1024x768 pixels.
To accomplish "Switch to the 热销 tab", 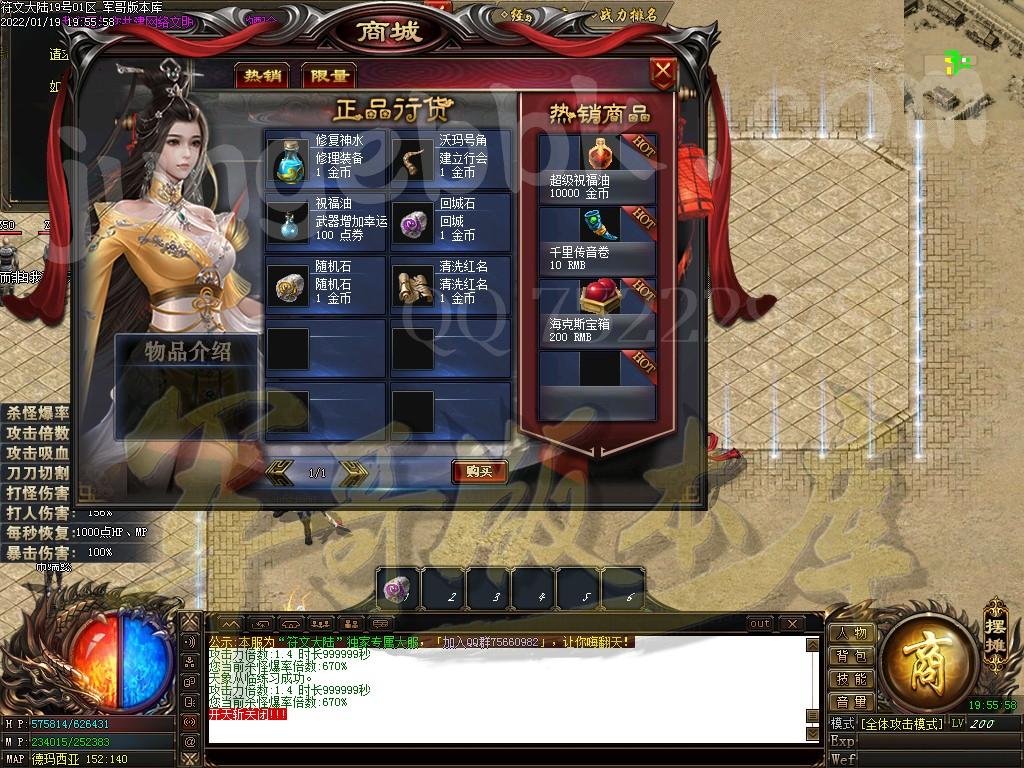I will tap(263, 76).
